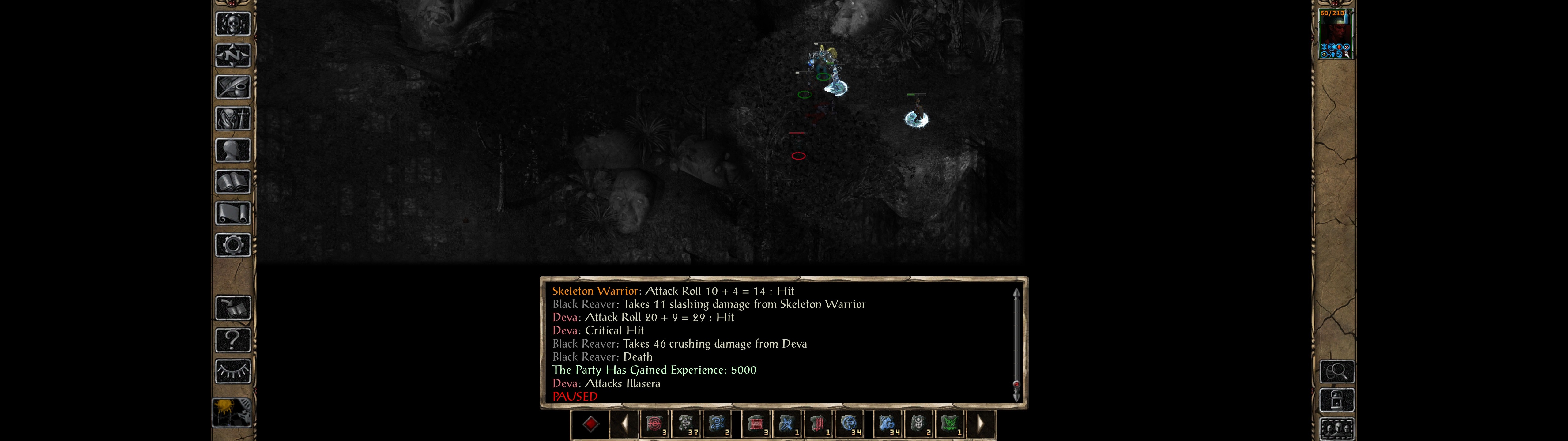This screenshot has width=1568, height=441.
Task: Select the party member portrait
Action: point(1334,34)
